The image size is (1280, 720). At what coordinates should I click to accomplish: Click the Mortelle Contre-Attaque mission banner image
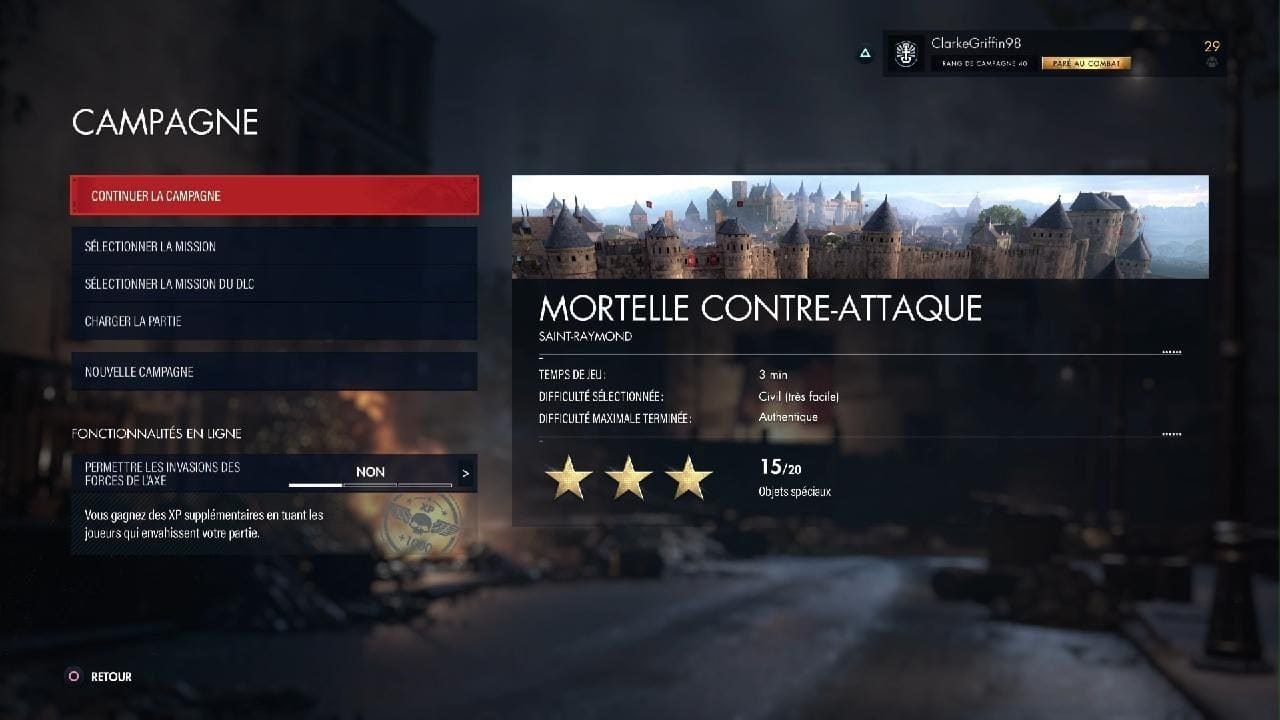coord(860,227)
